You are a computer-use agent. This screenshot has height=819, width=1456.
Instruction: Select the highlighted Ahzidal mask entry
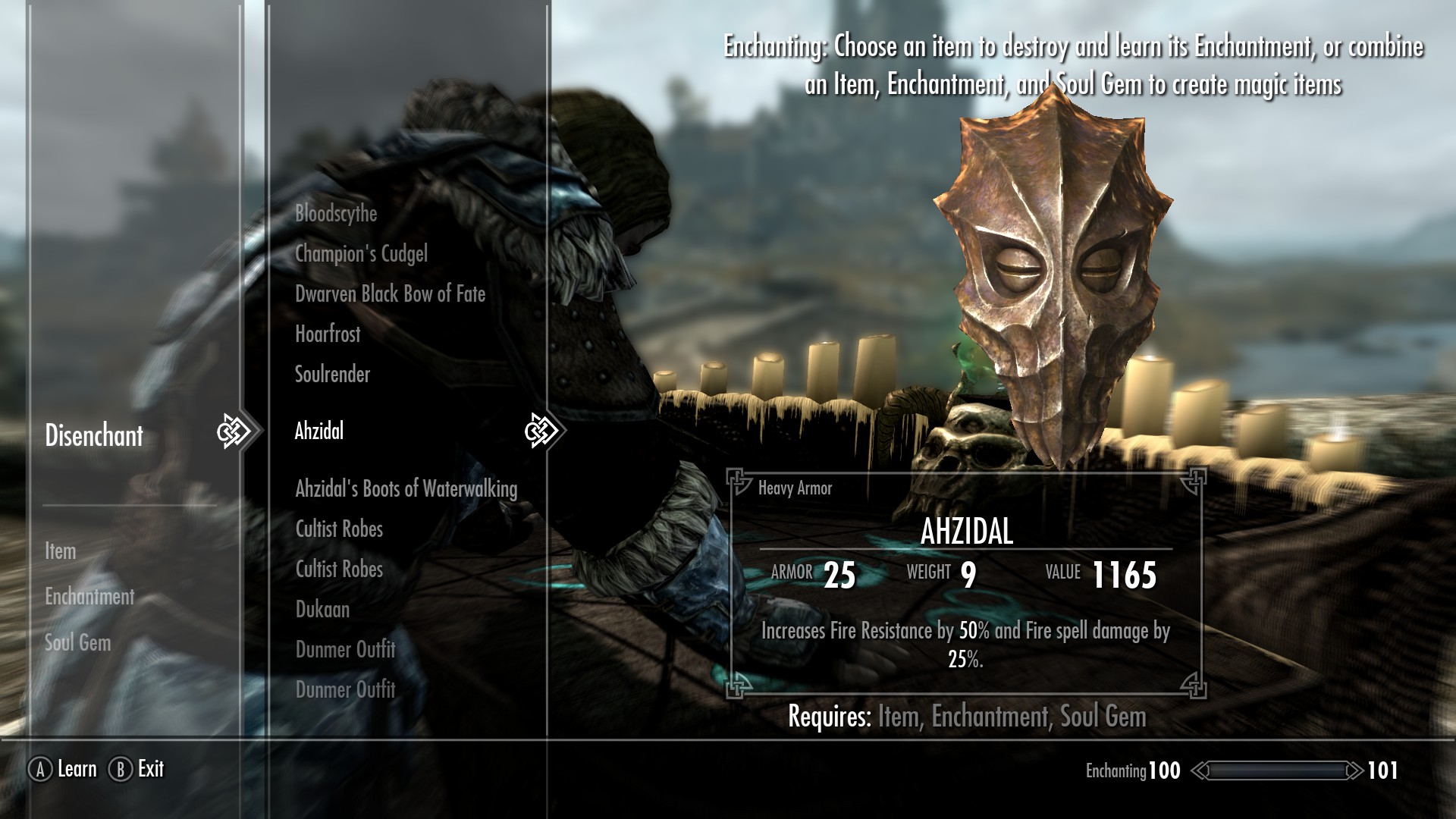click(x=319, y=431)
